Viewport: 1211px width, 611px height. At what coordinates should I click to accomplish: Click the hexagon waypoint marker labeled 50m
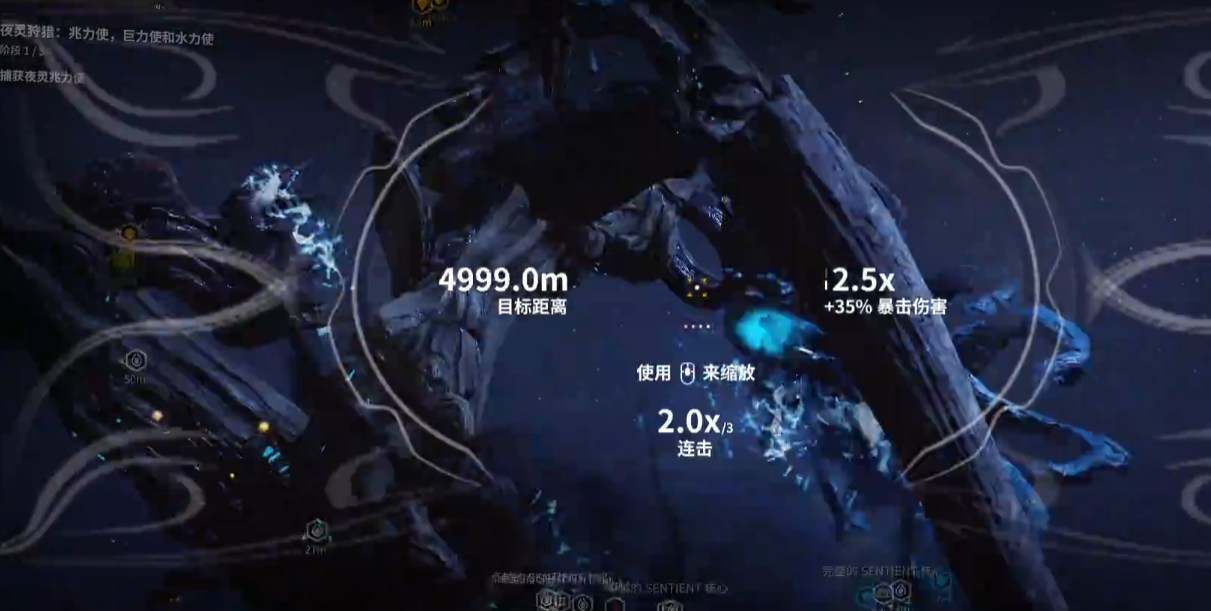(x=135, y=361)
